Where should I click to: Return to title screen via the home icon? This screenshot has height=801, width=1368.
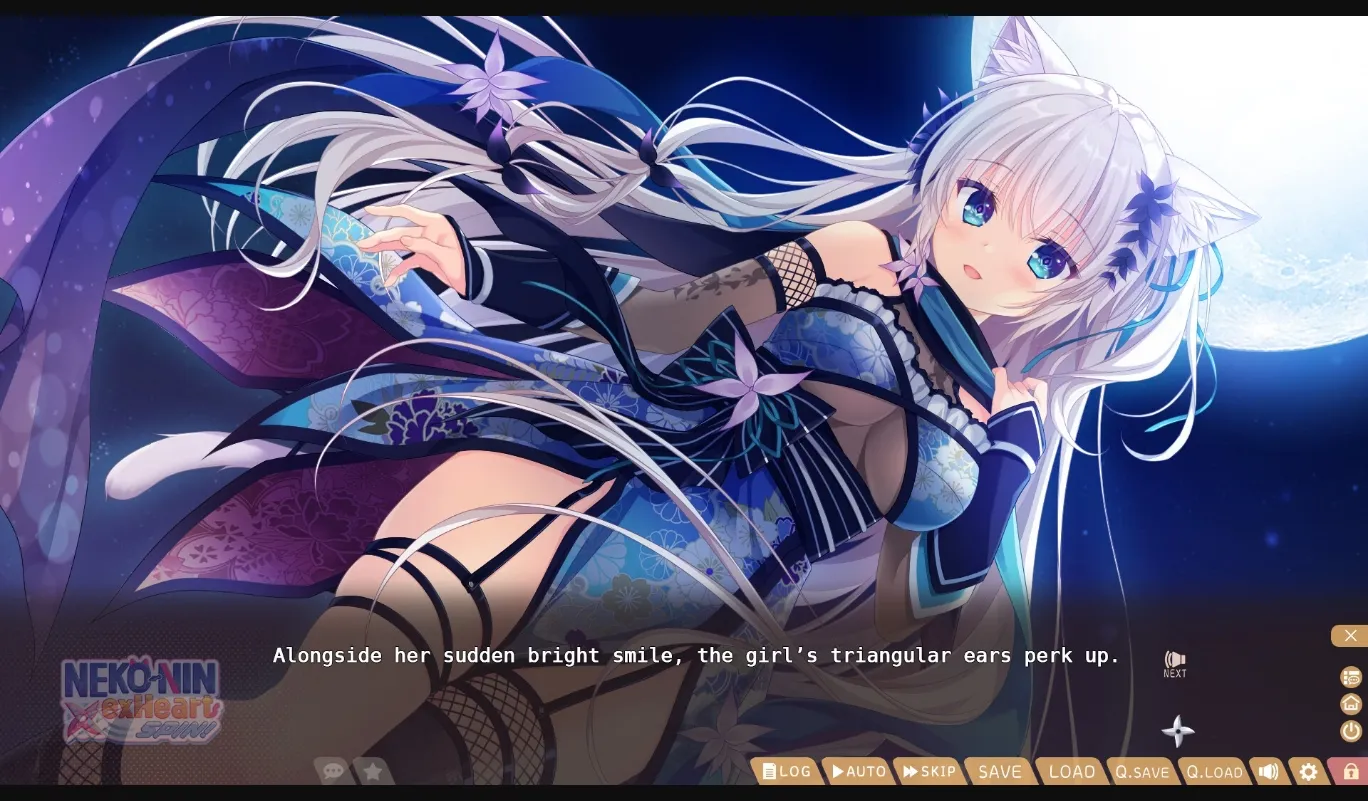pos(1350,704)
